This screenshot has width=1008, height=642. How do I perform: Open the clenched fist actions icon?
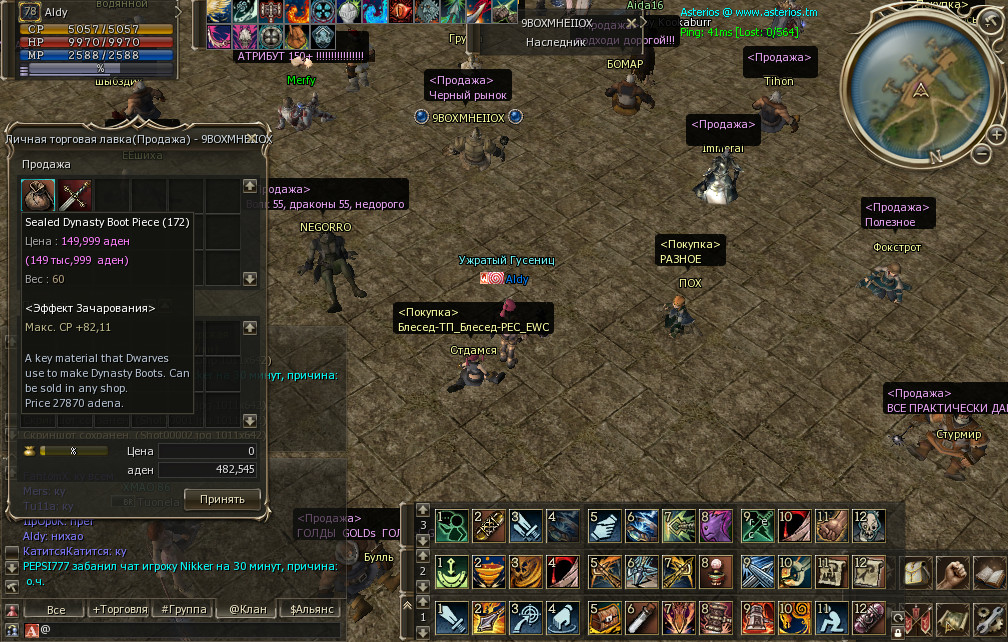click(955, 573)
